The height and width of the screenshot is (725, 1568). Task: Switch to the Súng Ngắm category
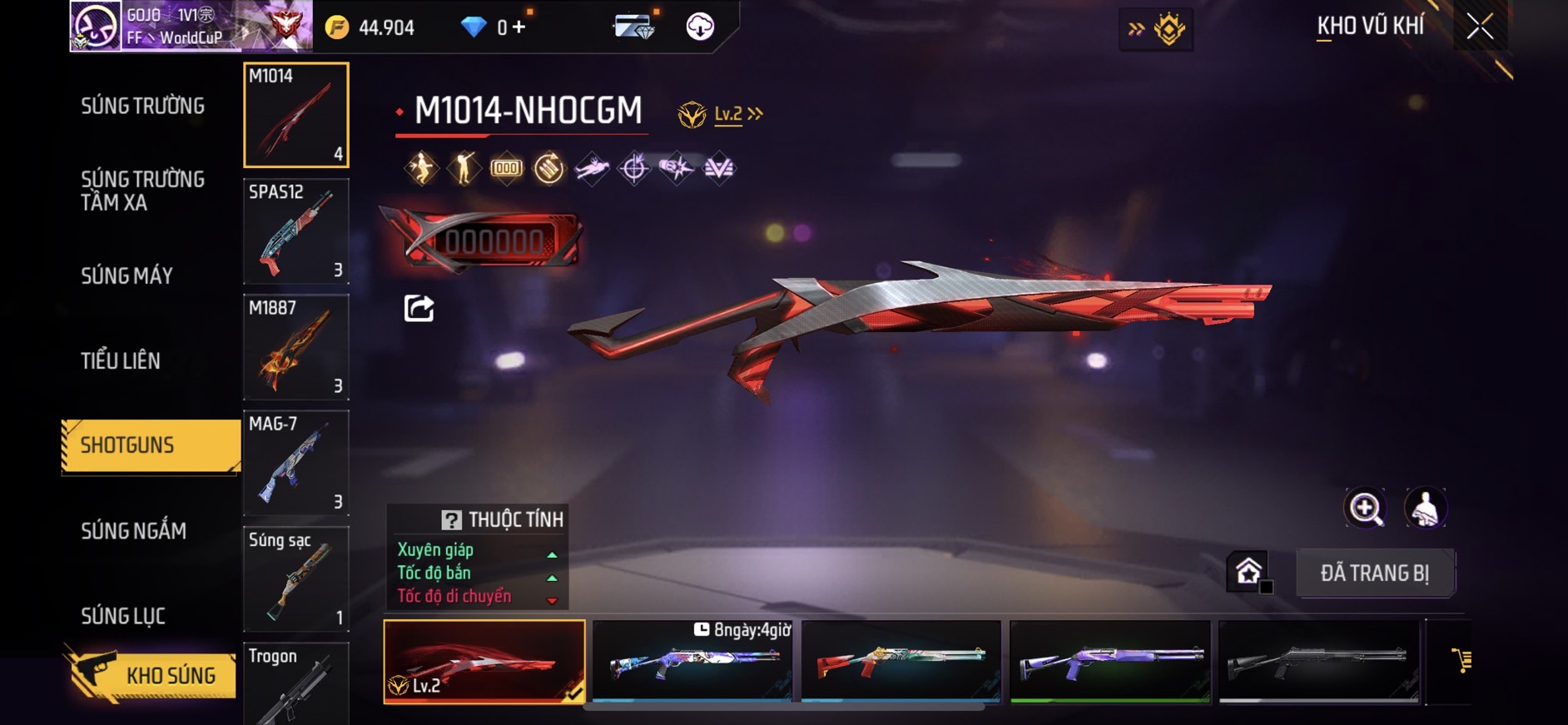133,530
